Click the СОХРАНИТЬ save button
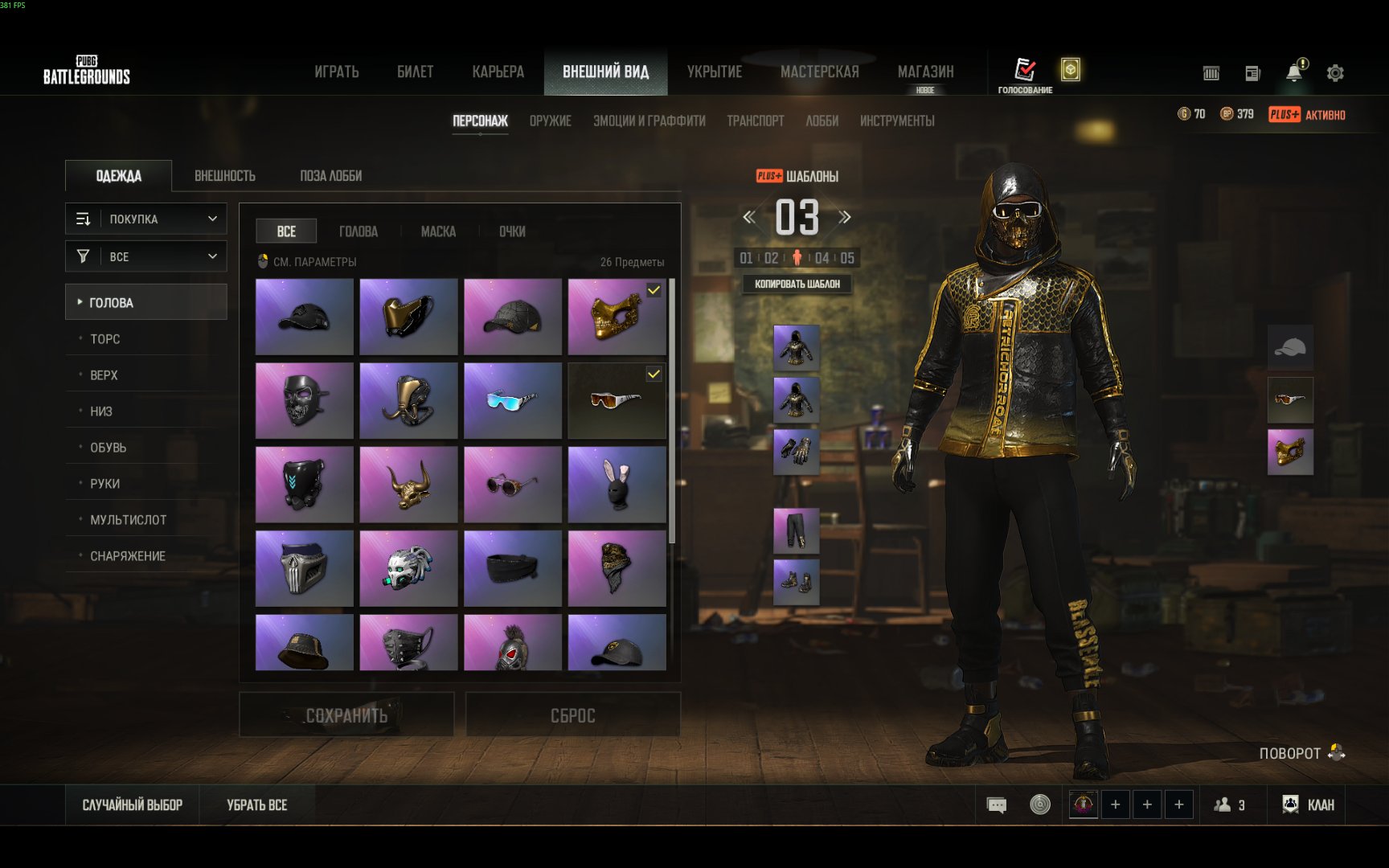Viewport: 1389px width, 868px height. coord(346,715)
